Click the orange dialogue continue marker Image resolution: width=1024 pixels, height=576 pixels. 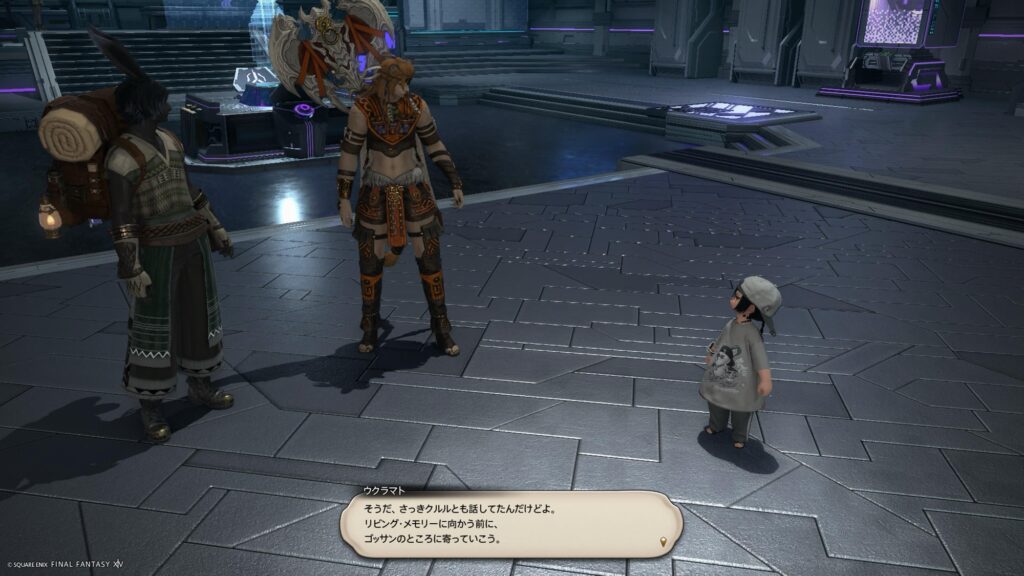tap(662, 542)
